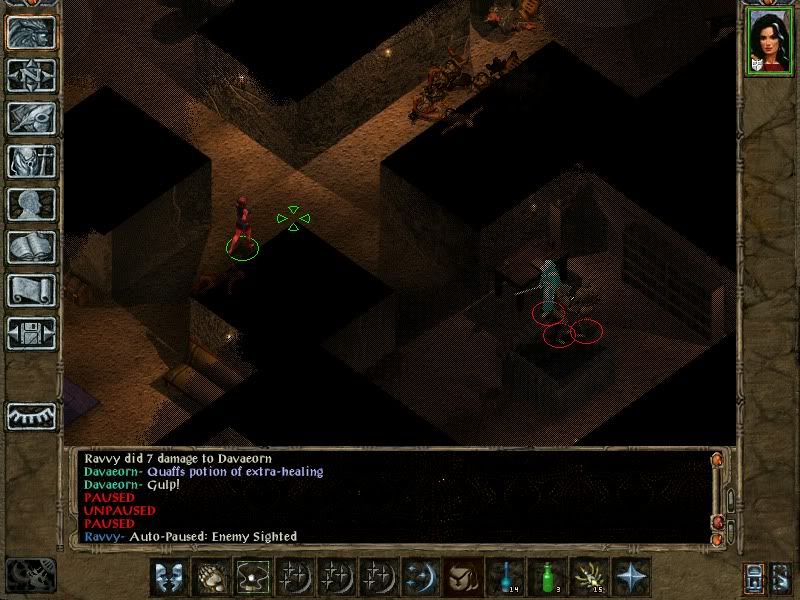Open the special abilities star button
The width and height of the screenshot is (800, 600).
[631, 577]
